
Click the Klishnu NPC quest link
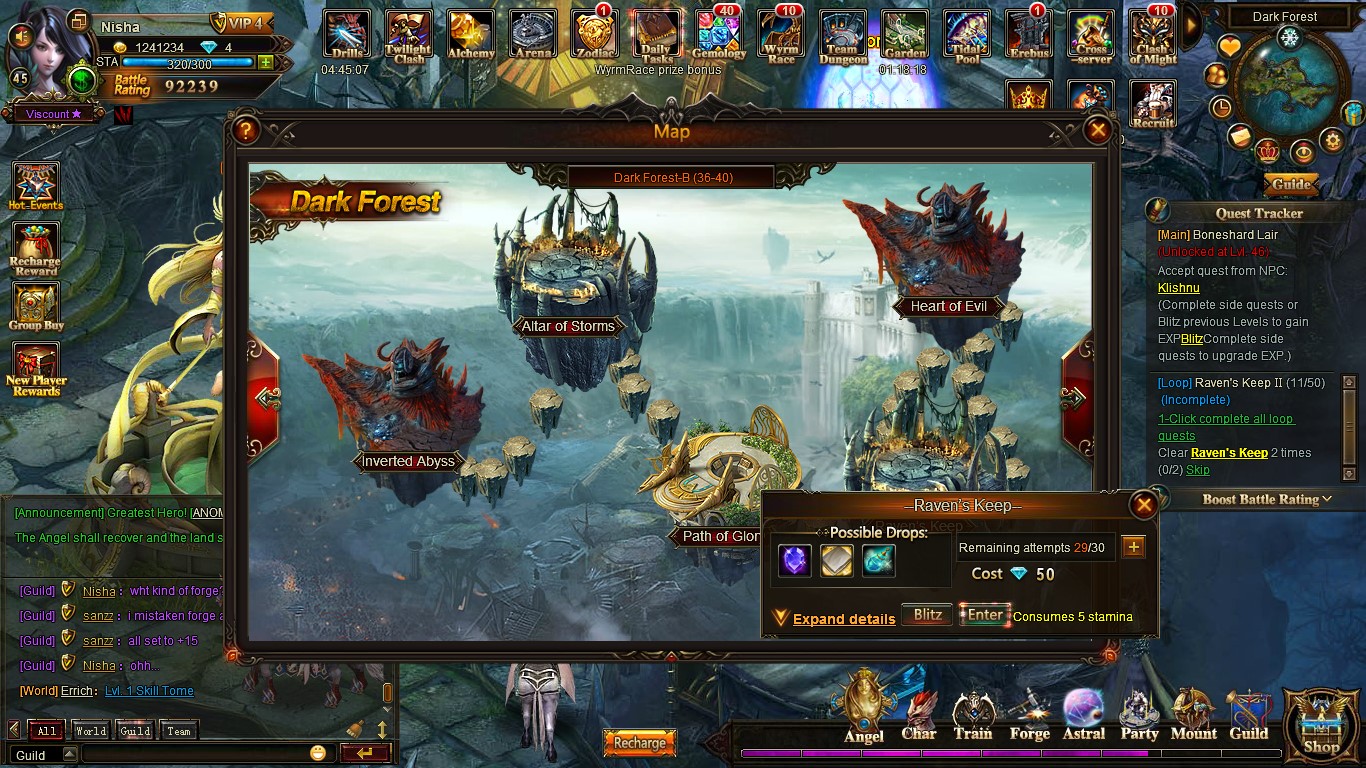point(1178,288)
